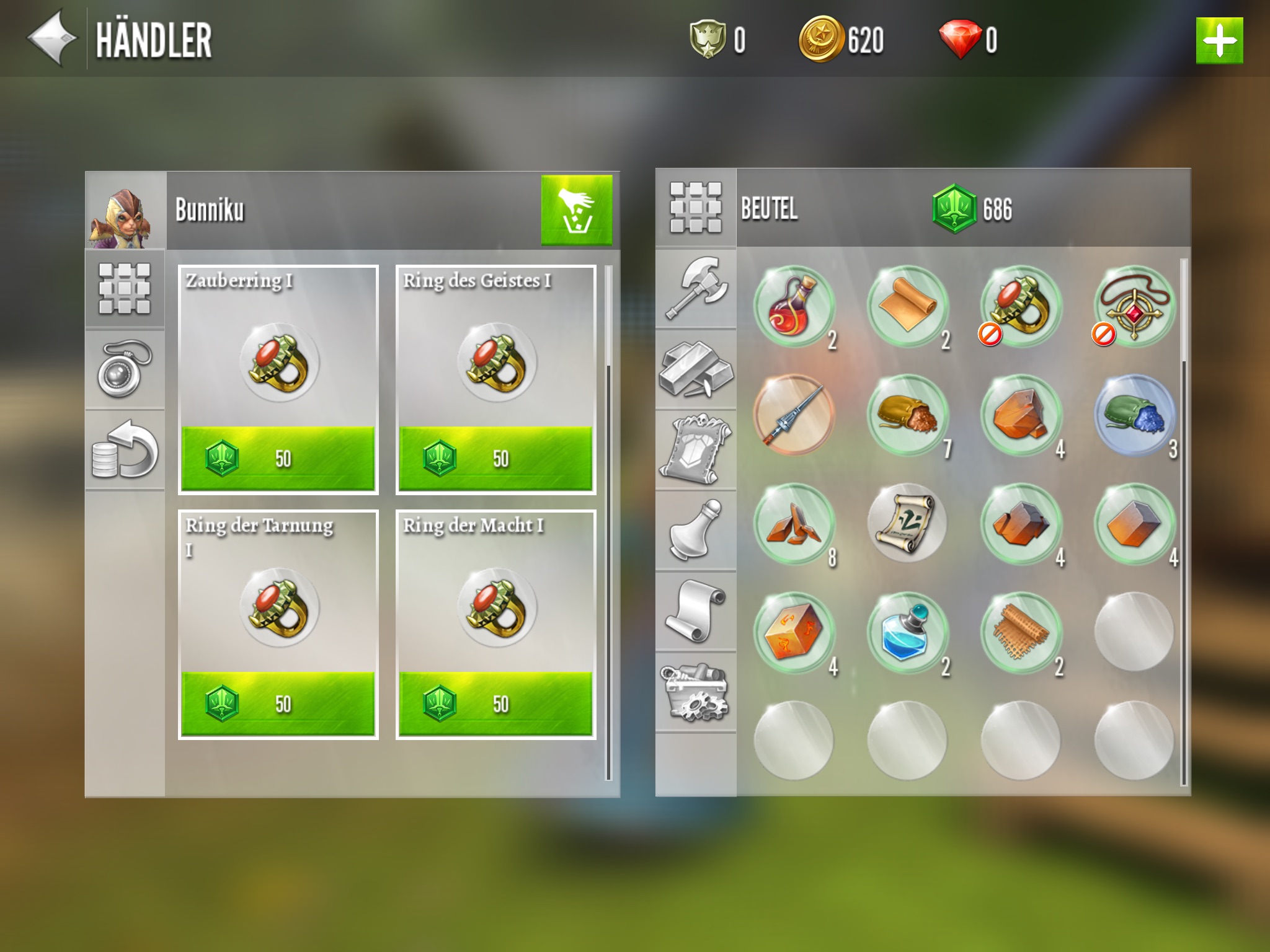Select the green pouch with blue powder

[1134, 415]
